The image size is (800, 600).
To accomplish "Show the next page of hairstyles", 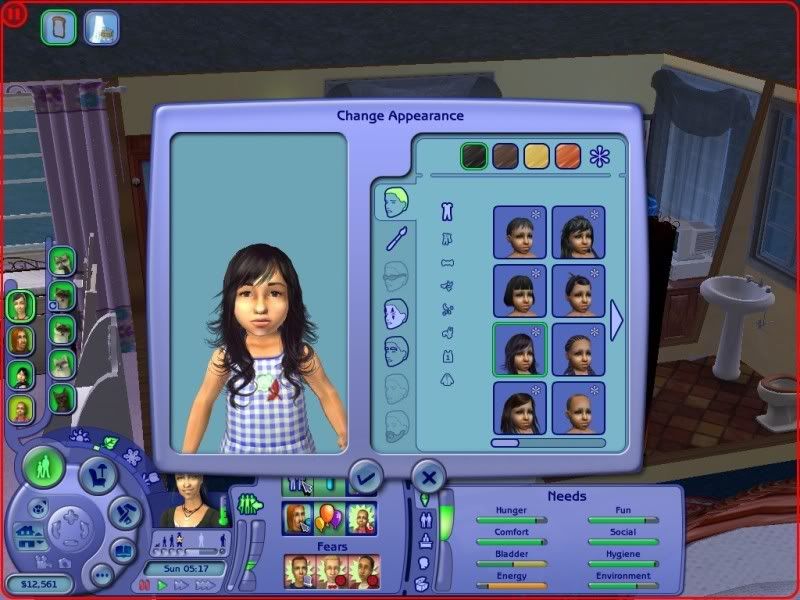I will (x=617, y=320).
